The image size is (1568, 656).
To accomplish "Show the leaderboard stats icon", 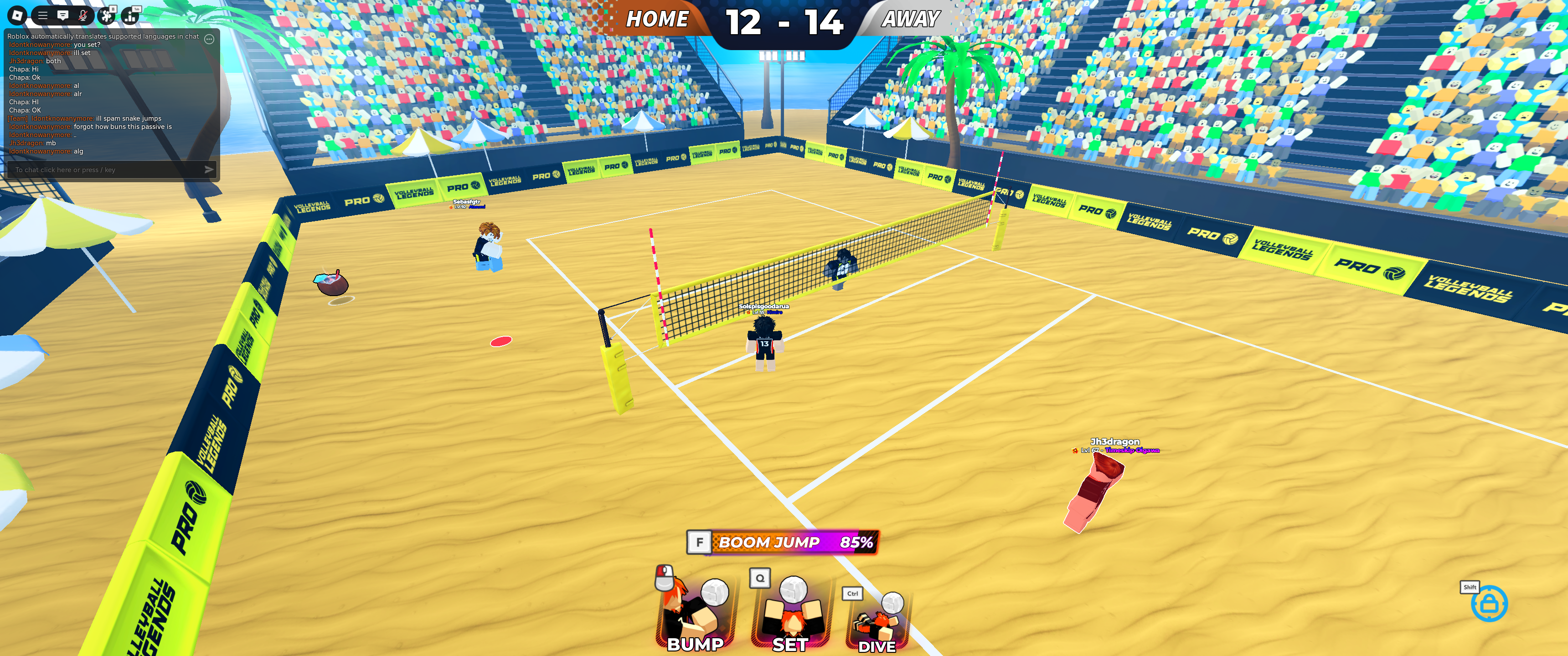I will [130, 15].
